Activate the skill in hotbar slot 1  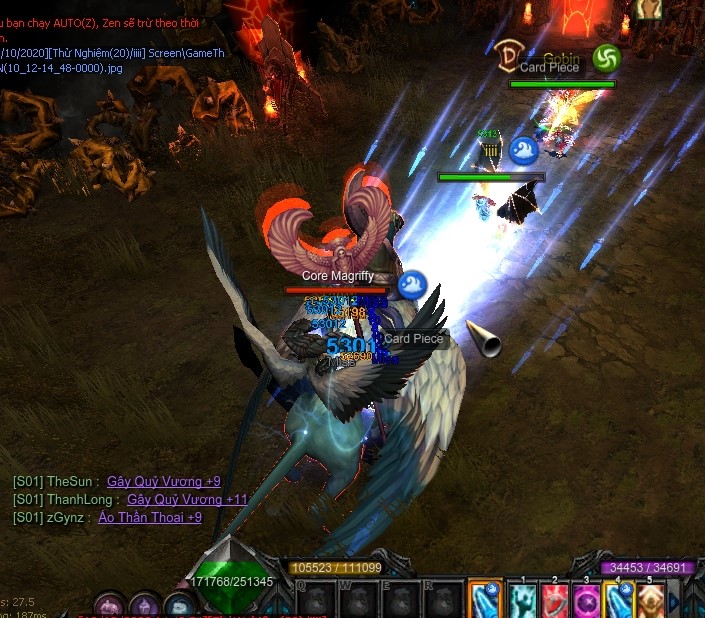[525, 600]
